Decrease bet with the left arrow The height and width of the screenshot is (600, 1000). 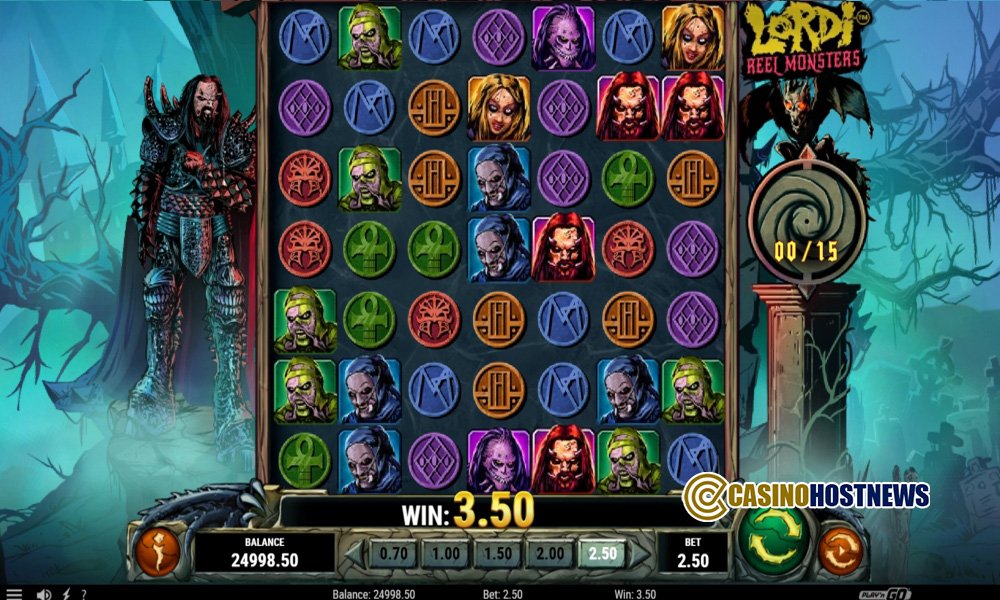coord(353,553)
